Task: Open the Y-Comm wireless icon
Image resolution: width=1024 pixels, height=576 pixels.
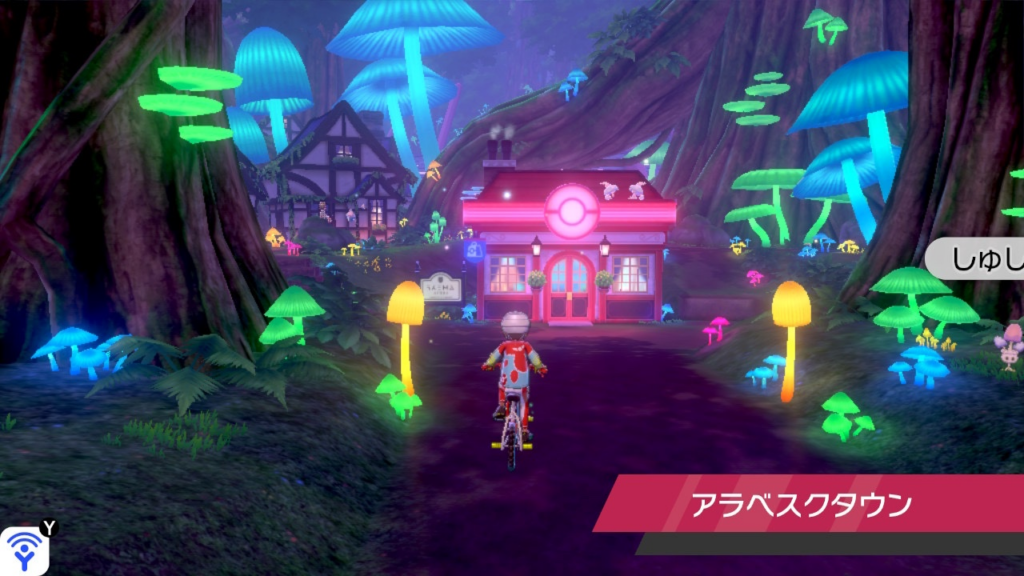Action: (25, 549)
